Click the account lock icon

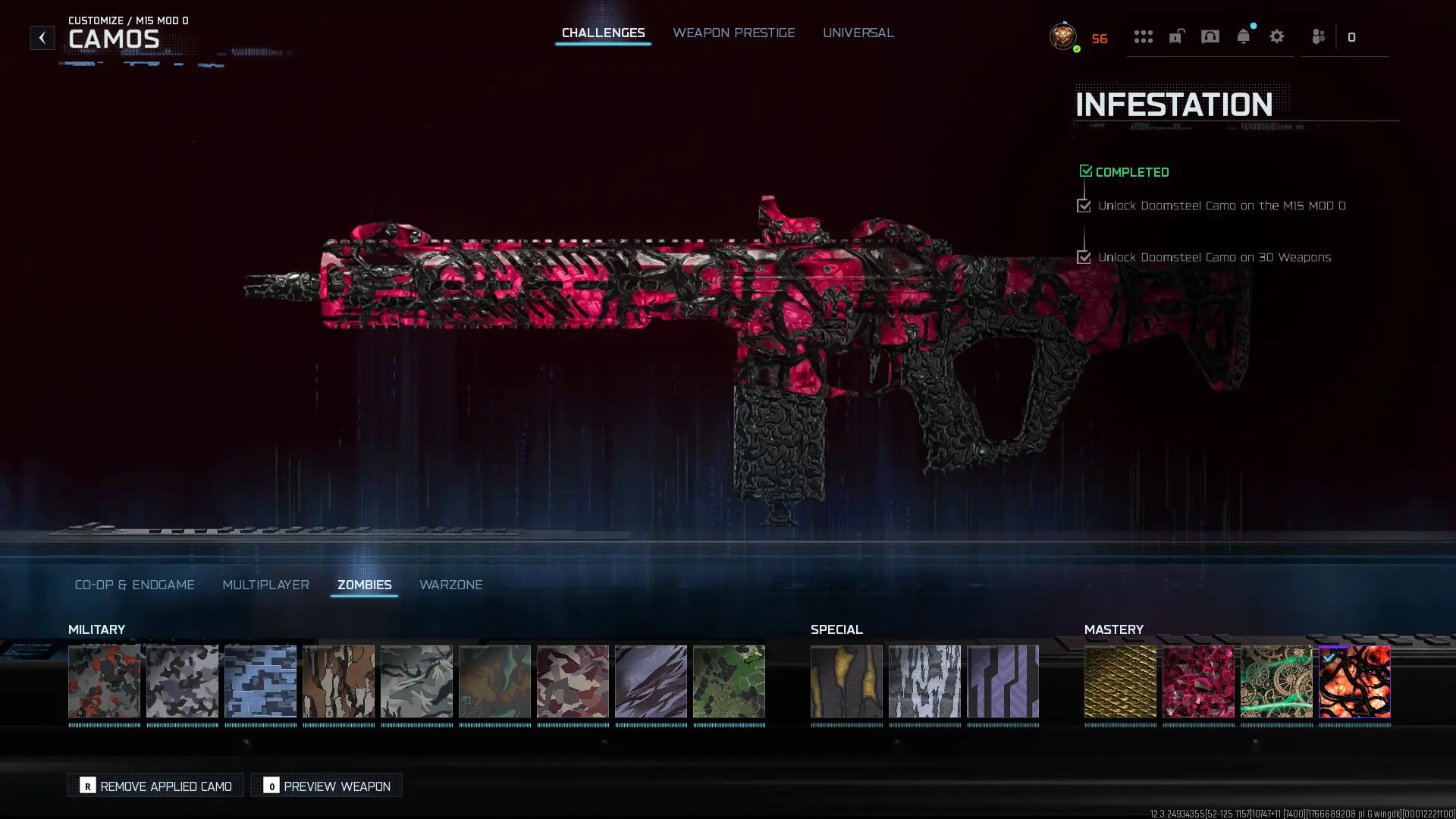point(1176,36)
